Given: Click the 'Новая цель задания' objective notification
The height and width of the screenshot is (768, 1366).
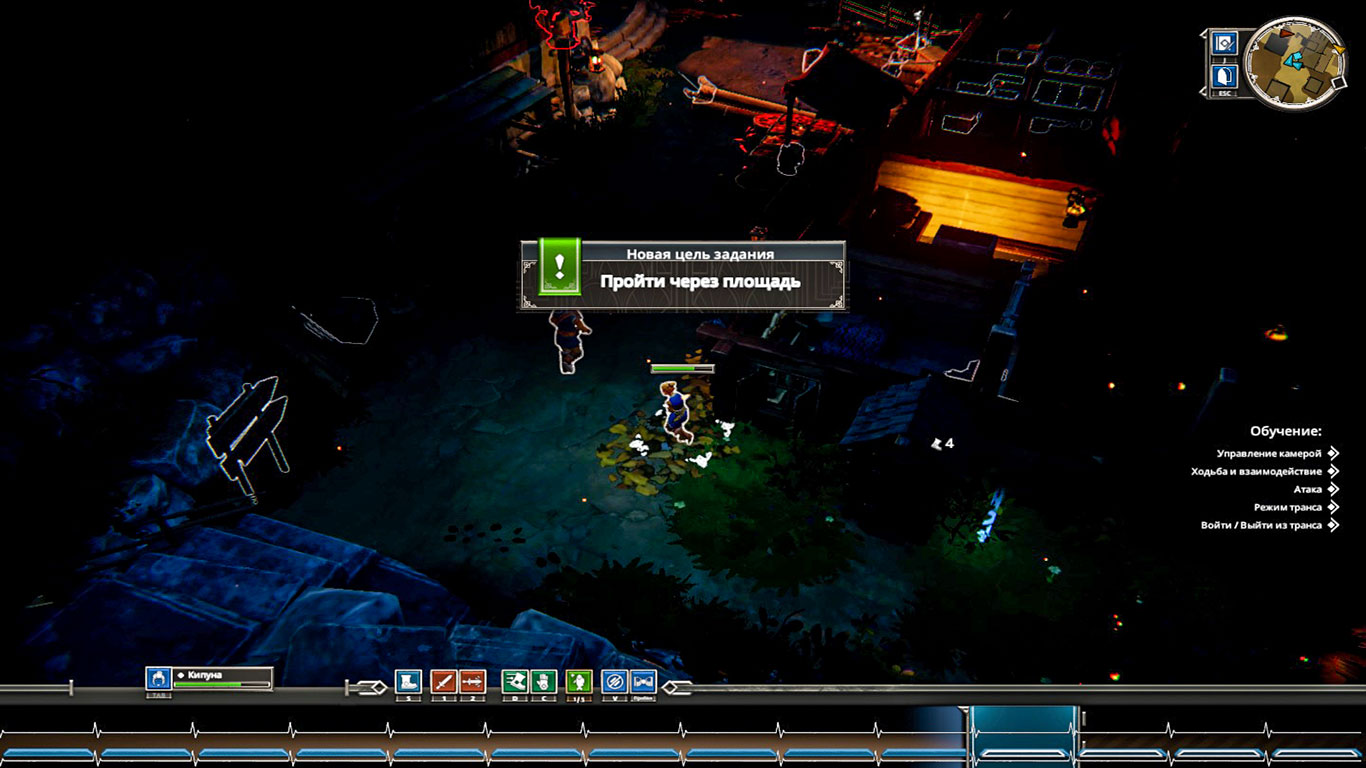Looking at the screenshot, I should click(x=682, y=274).
